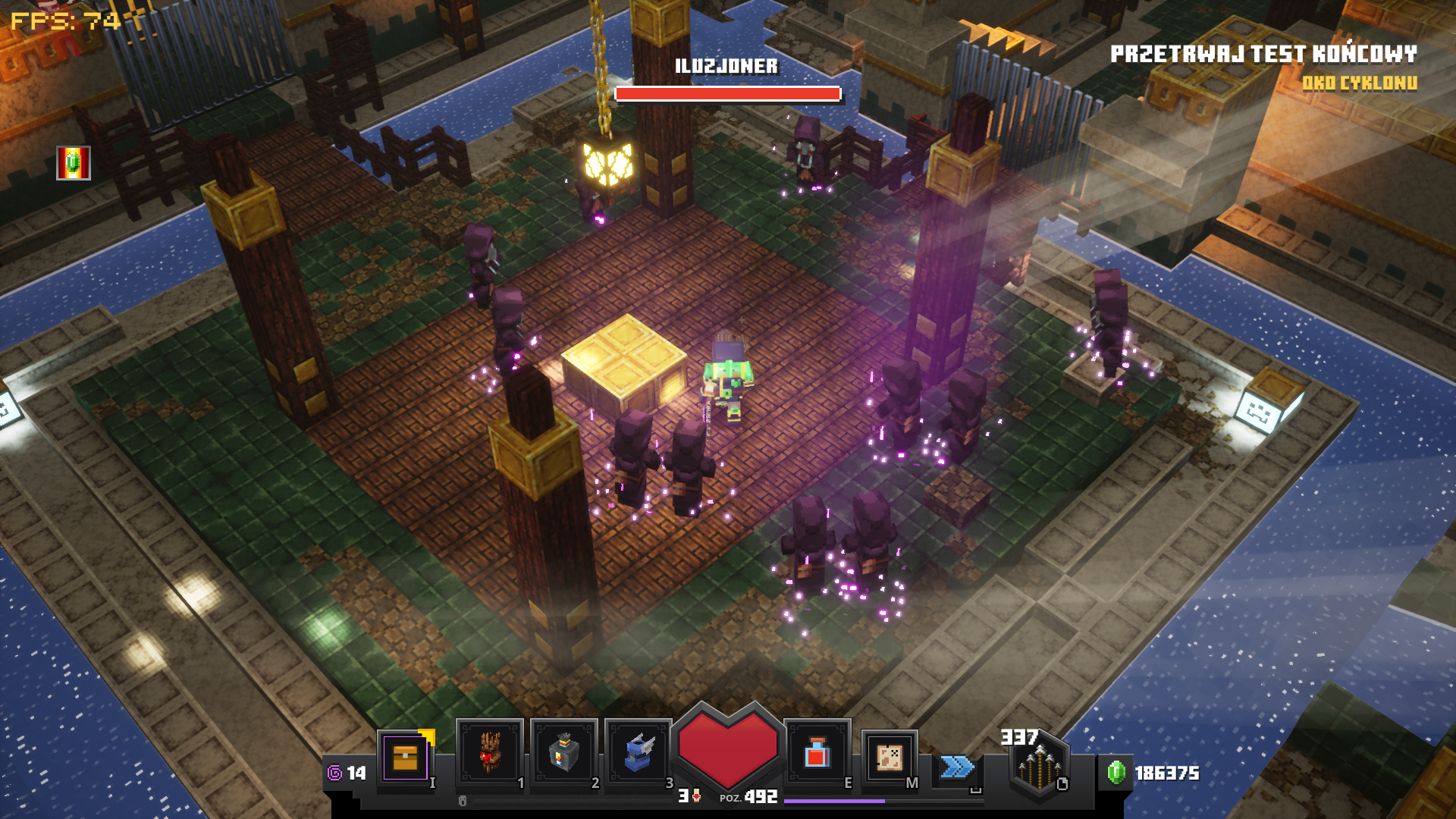1456x819 pixels.
Task: Select the arrow quiver icon
Action: [1039, 766]
